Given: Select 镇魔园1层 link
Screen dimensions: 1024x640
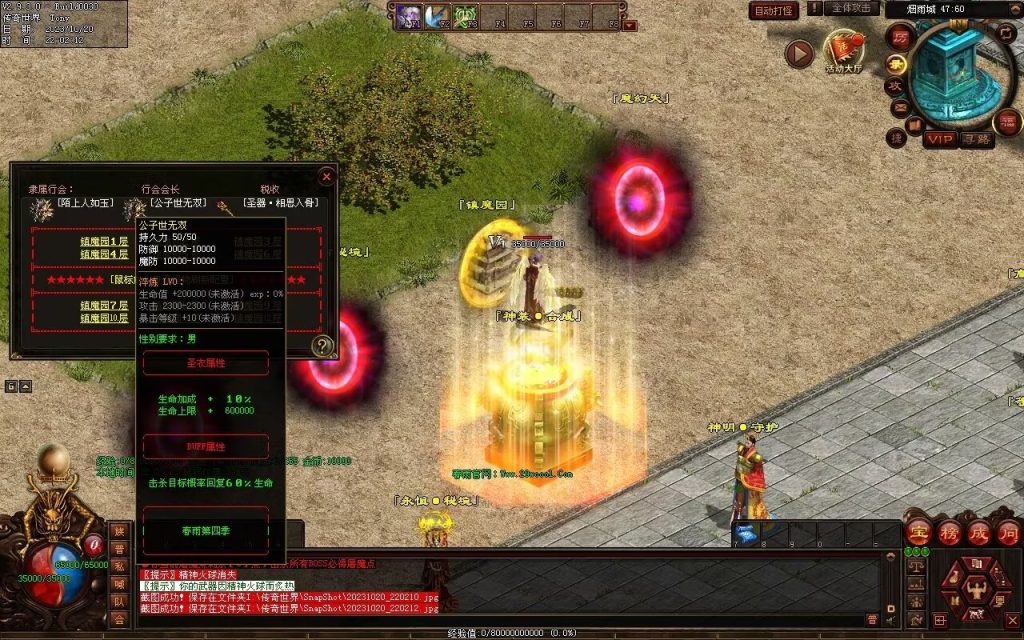Looking at the screenshot, I should click(104, 241).
